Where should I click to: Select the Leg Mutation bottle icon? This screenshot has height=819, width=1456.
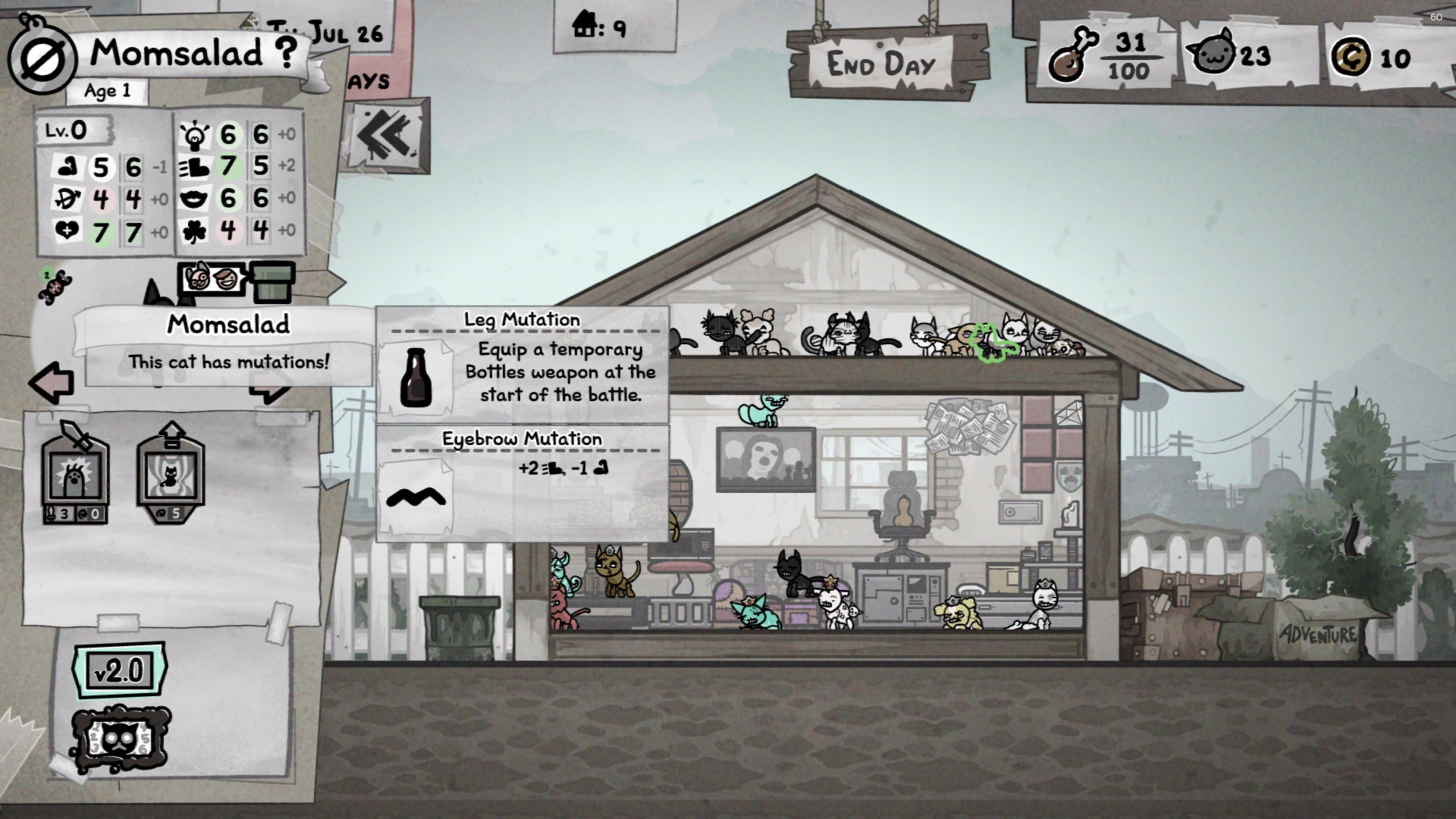click(x=415, y=378)
